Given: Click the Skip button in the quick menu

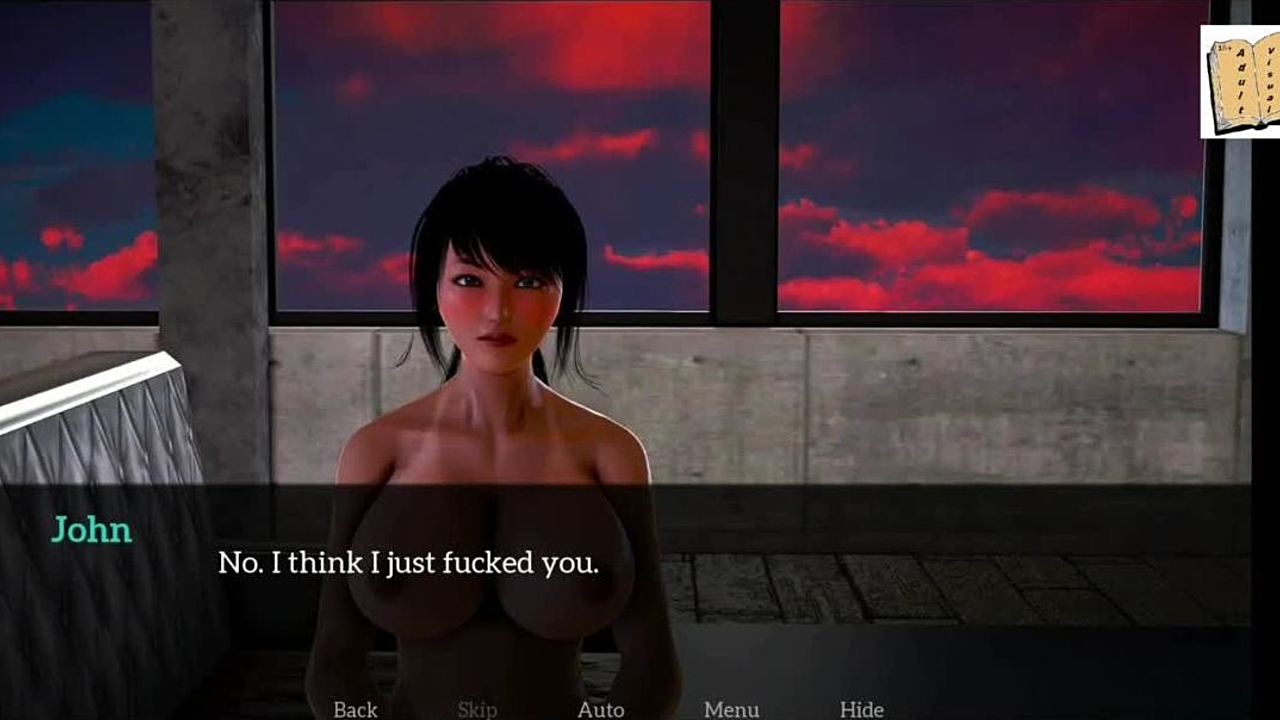Looking at the screenshot, I should coord(477,709).
